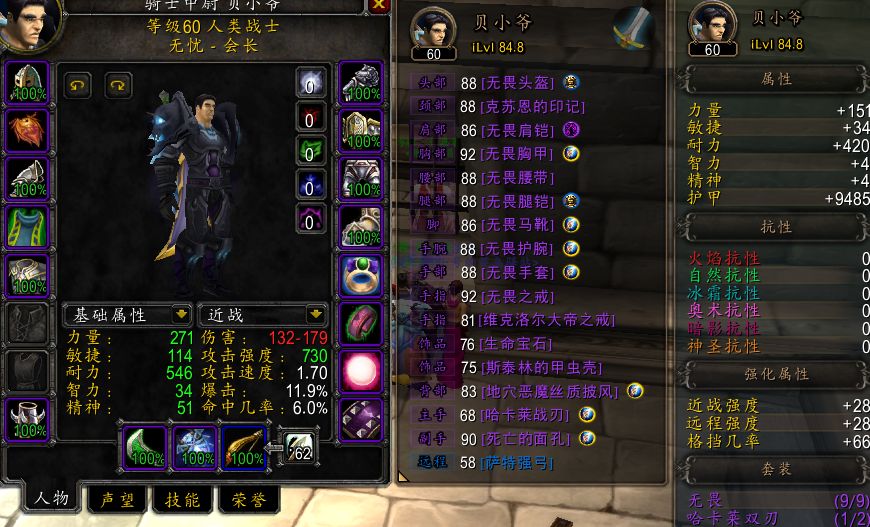Select the equipped gloves slot
The width and height of the screenshot is (870, 527).
pyautogui.click(x=360, y=82)
